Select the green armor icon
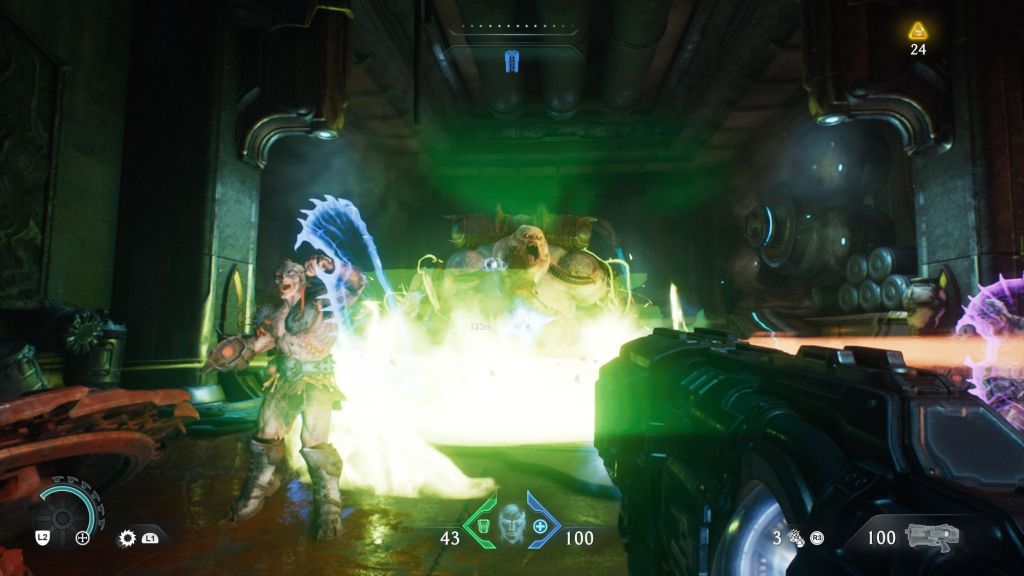Image resolution: width=1024 pixels, height=576 pixels. pyautogui.click(x=481, y=526)
